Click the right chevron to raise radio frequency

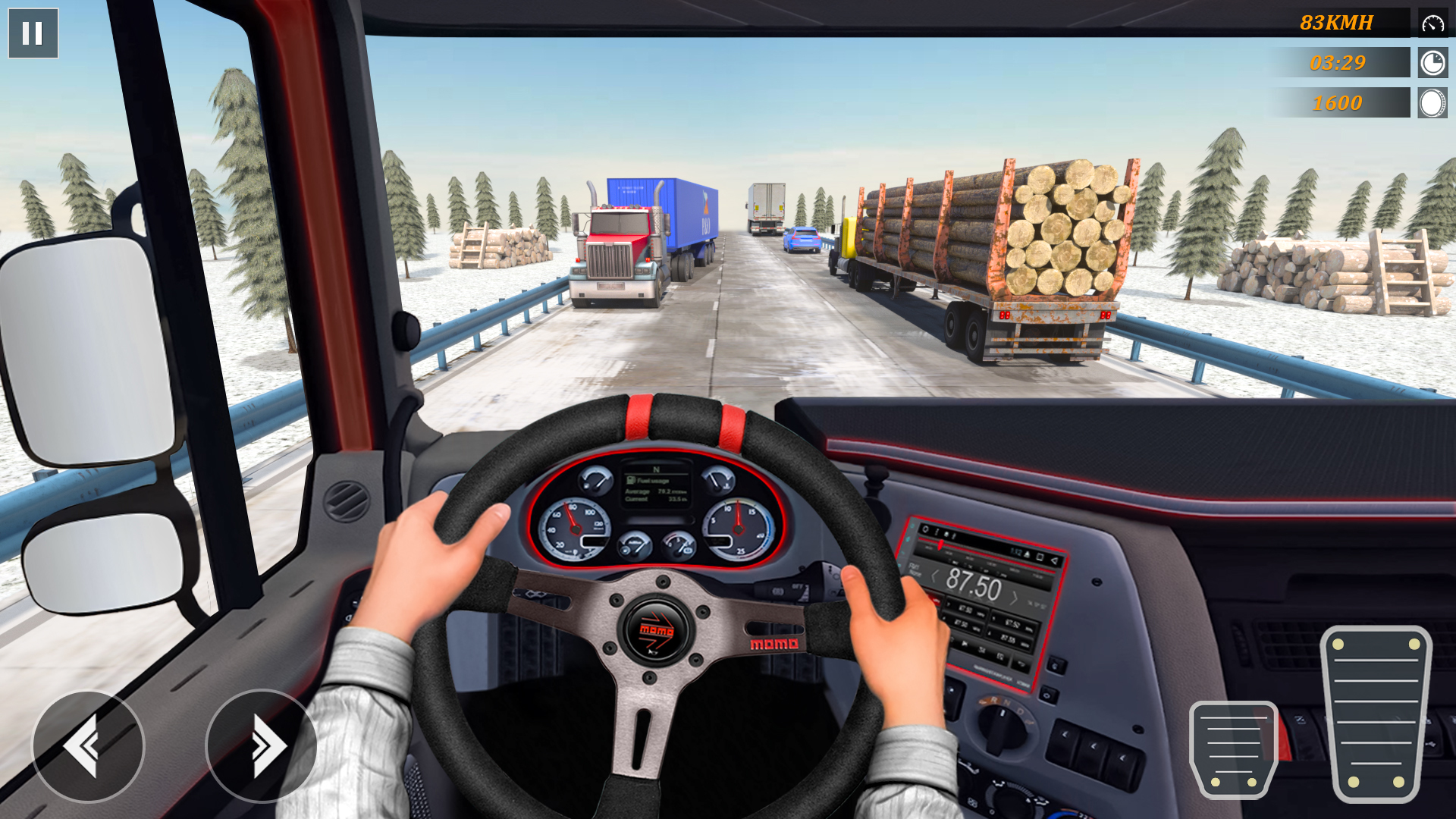pyautogui.click(x=1015, y=597)
